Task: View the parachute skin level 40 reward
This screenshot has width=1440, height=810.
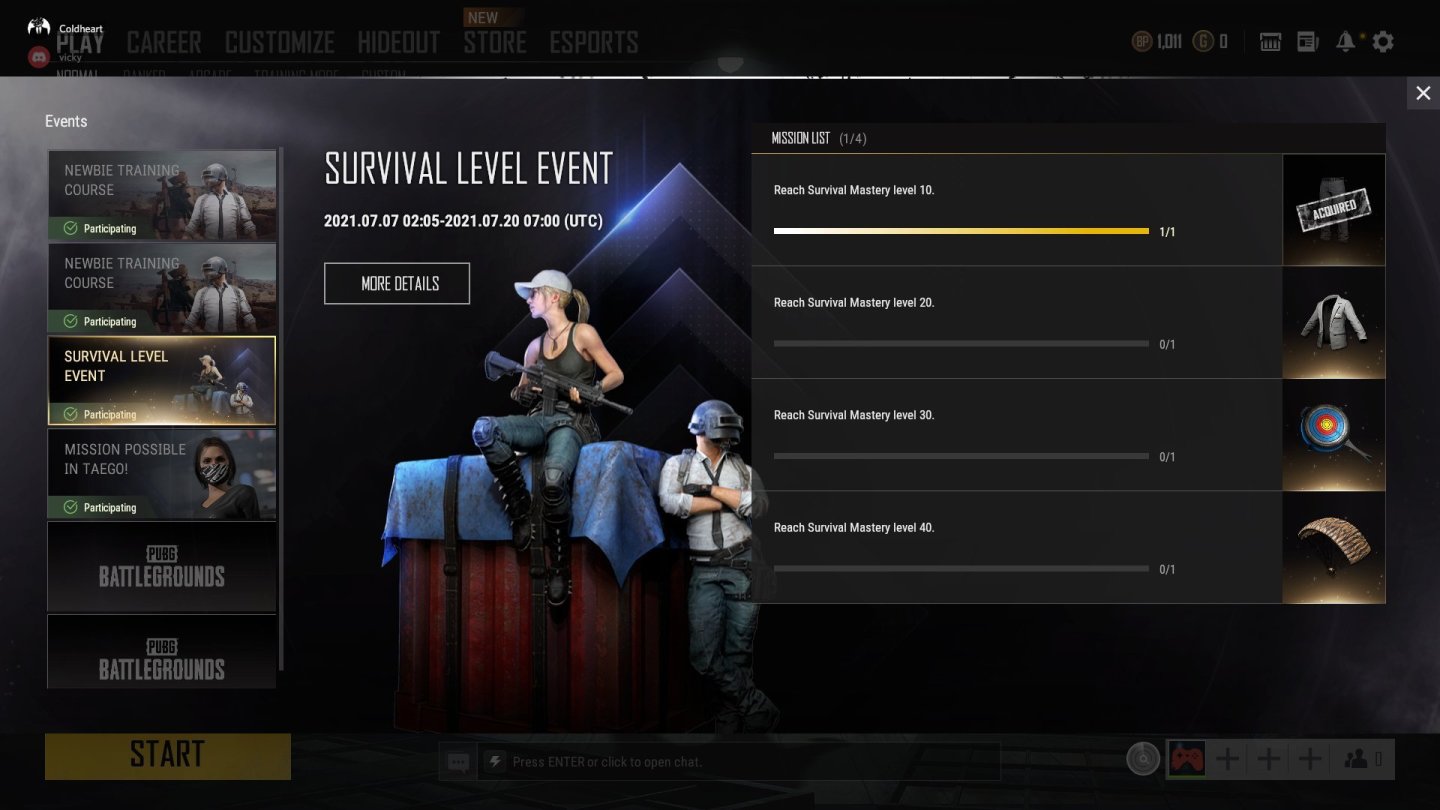Action: click(x=1334, y=548)
